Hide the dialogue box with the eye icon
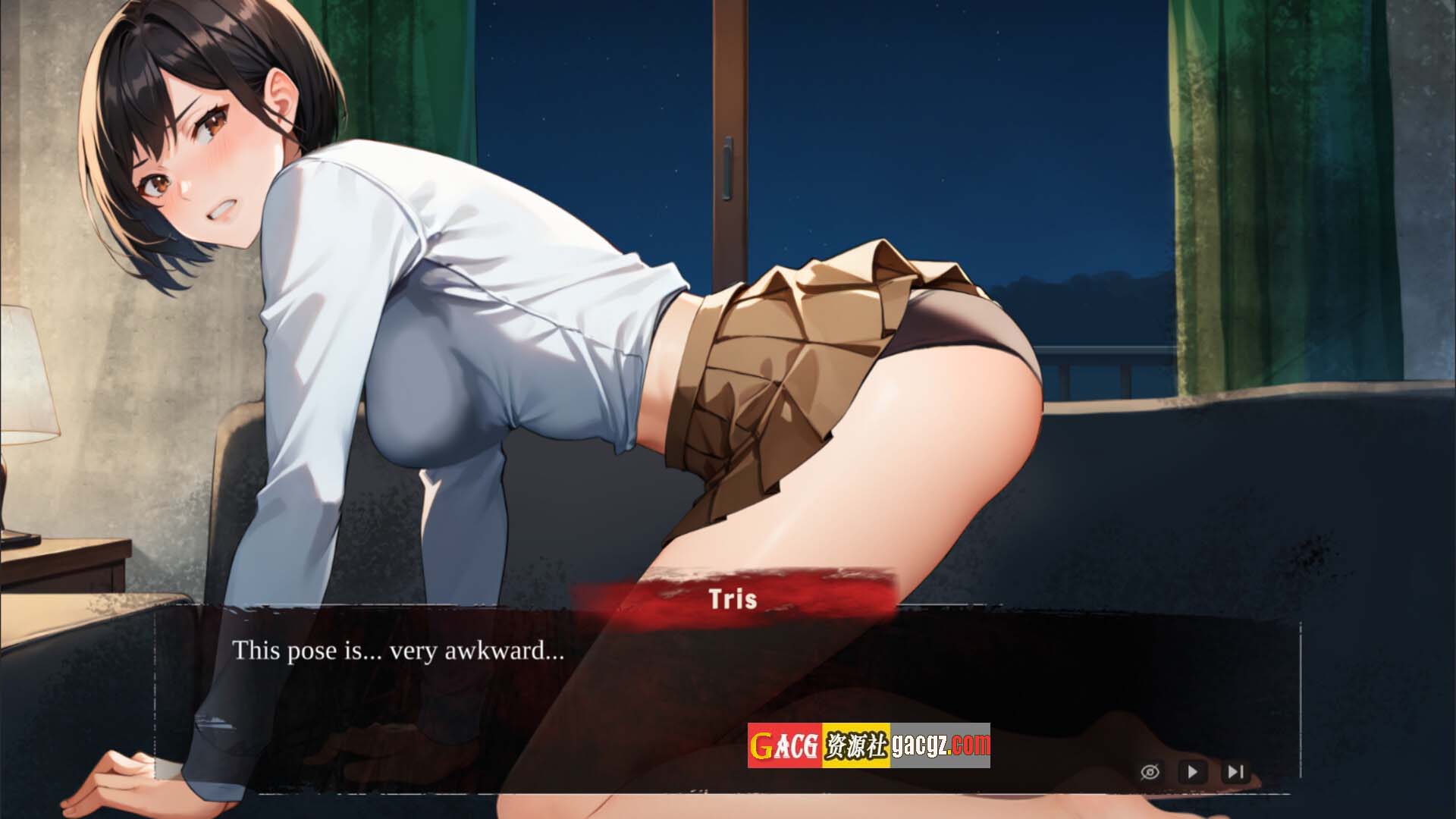This screenshot has height=819, width=1456. (1150, 772)
